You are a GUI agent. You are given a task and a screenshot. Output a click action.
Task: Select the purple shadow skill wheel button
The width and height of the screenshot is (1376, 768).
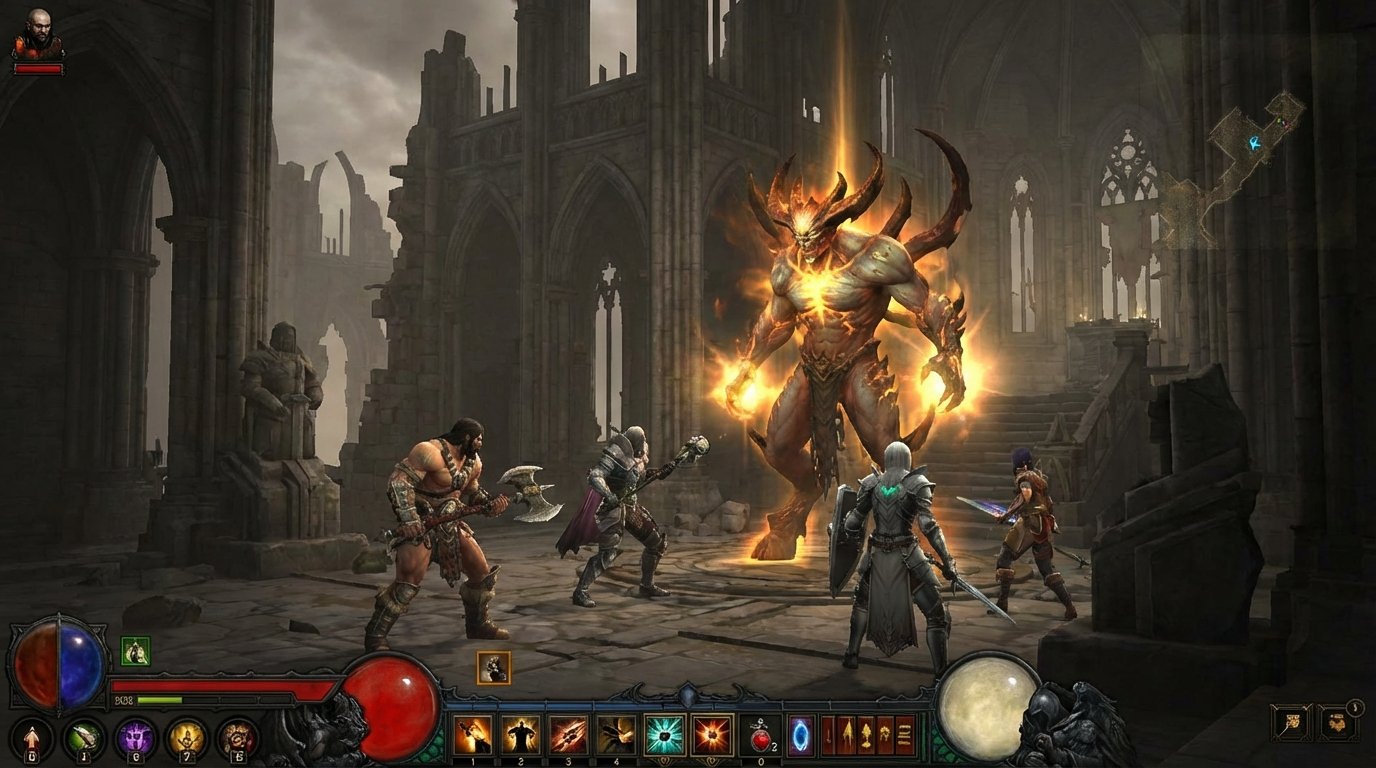click(137, 736)
